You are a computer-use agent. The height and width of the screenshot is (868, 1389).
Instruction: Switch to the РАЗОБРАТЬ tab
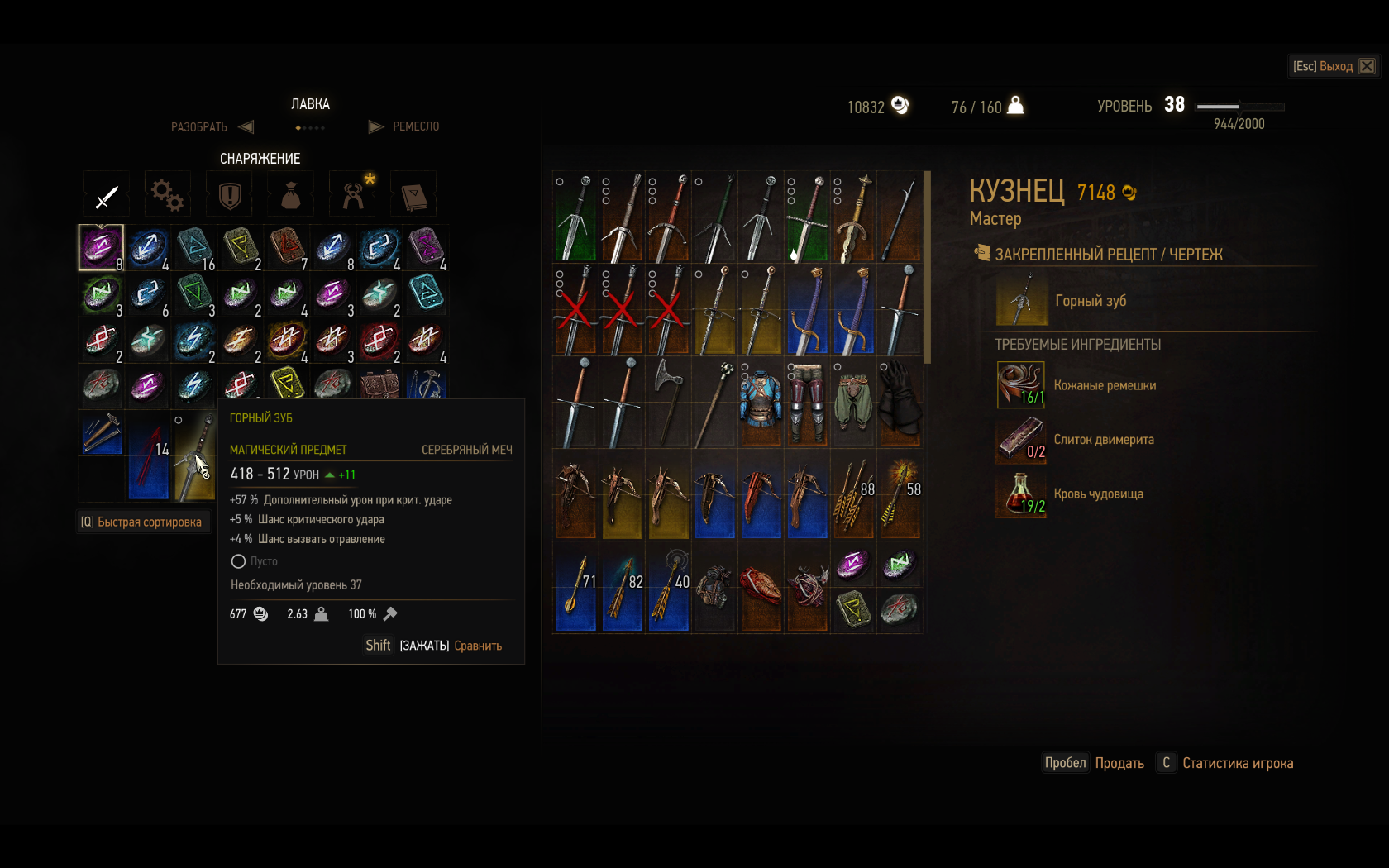(x=199, y=127)
